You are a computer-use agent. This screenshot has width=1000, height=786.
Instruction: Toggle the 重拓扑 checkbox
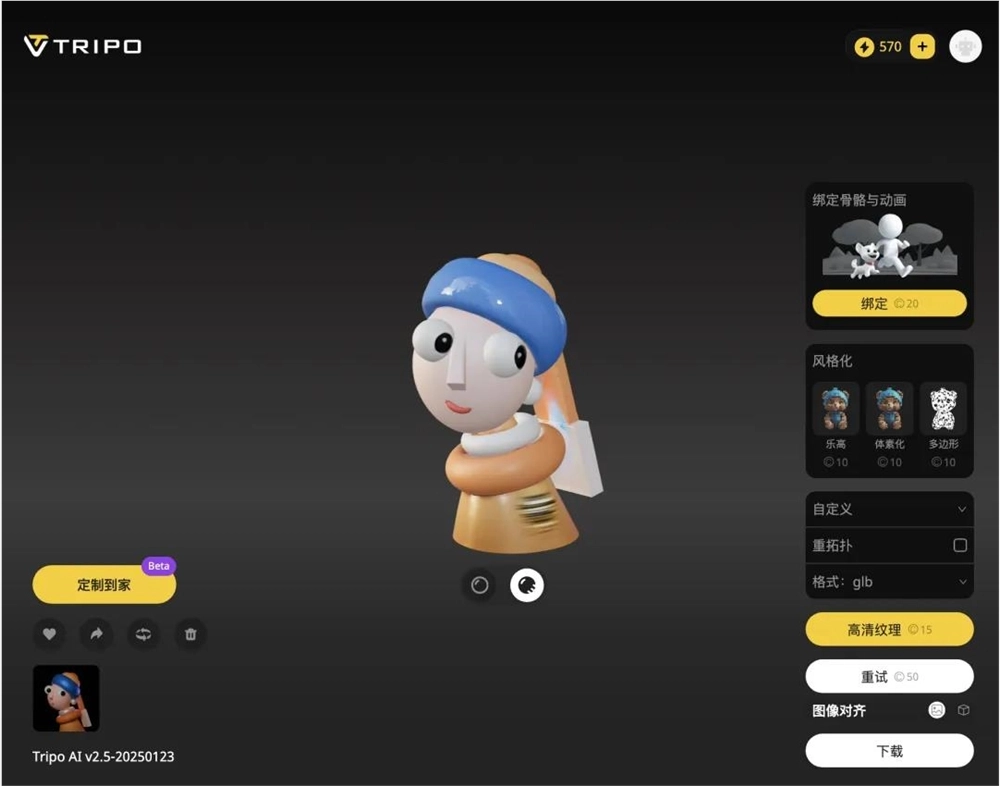(x=960, y=546)
